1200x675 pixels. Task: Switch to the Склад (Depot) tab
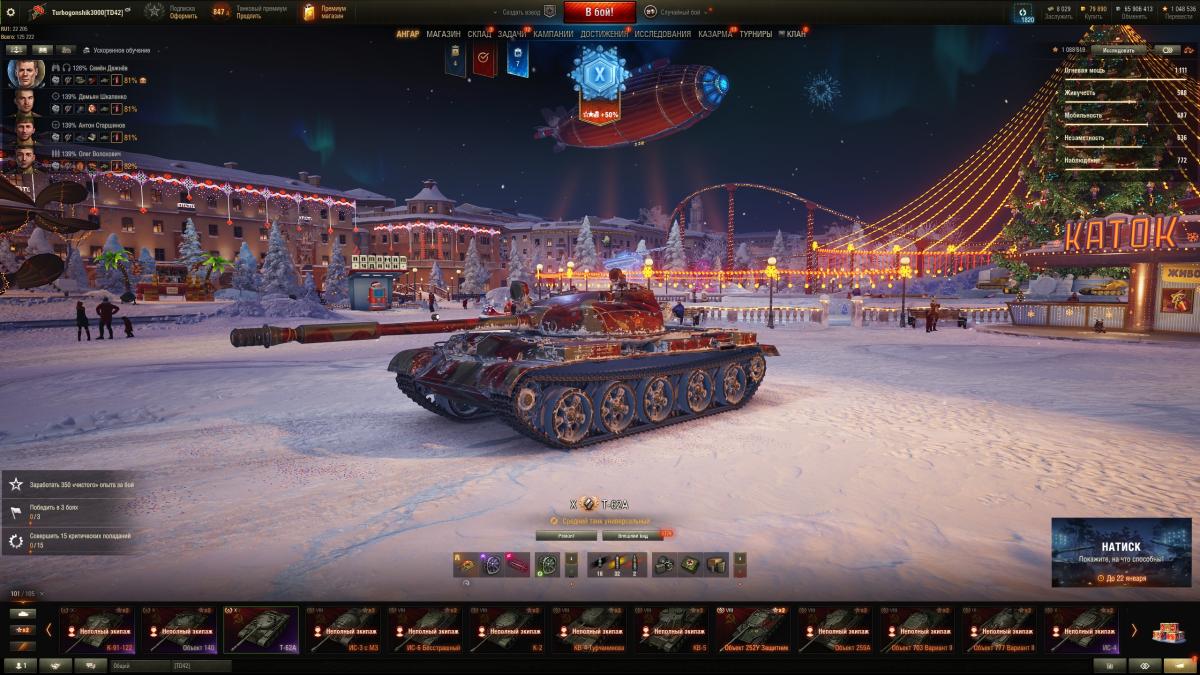click(x=479, y=34)
